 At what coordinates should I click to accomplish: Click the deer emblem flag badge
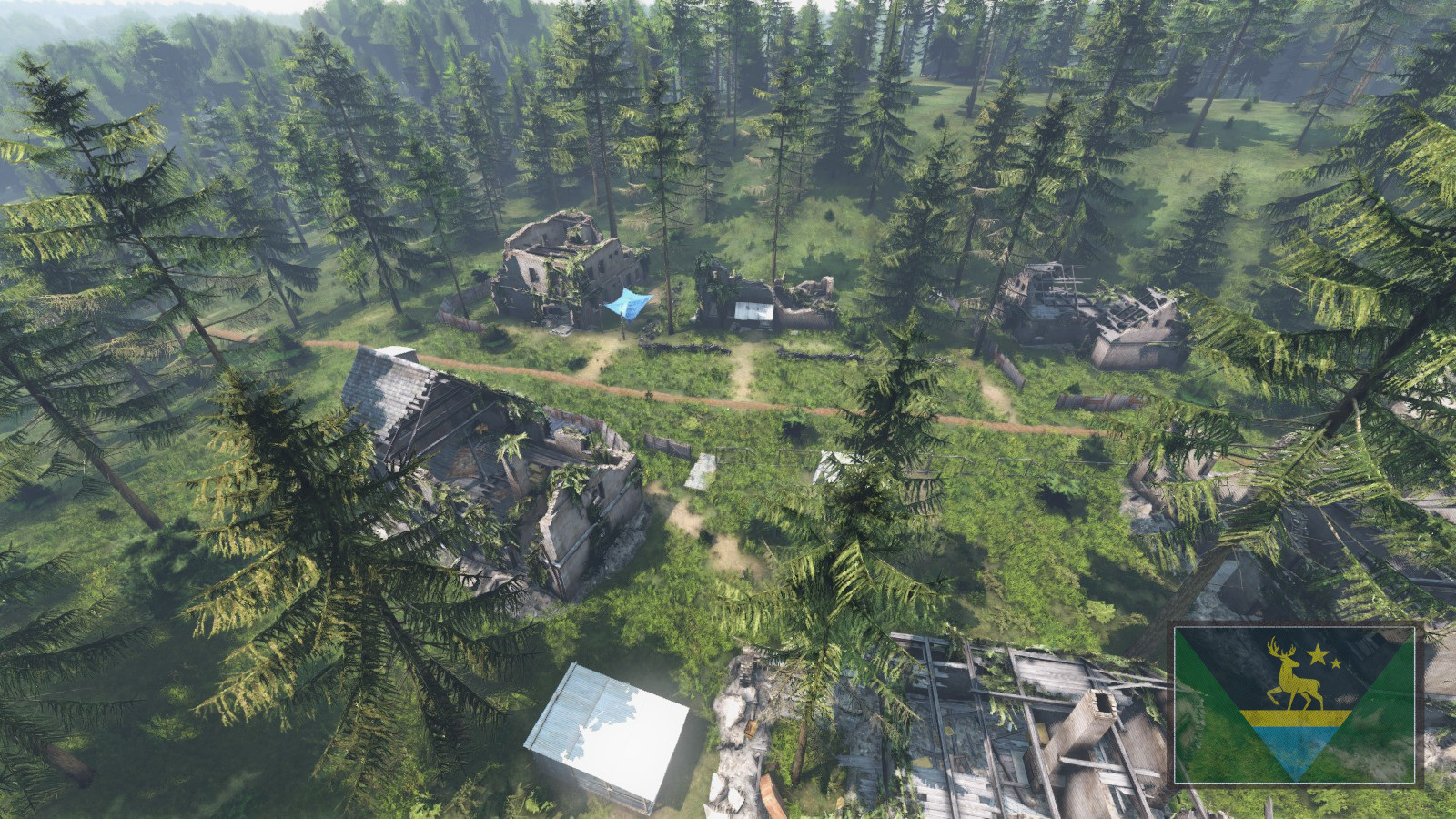click(1294, 703)
